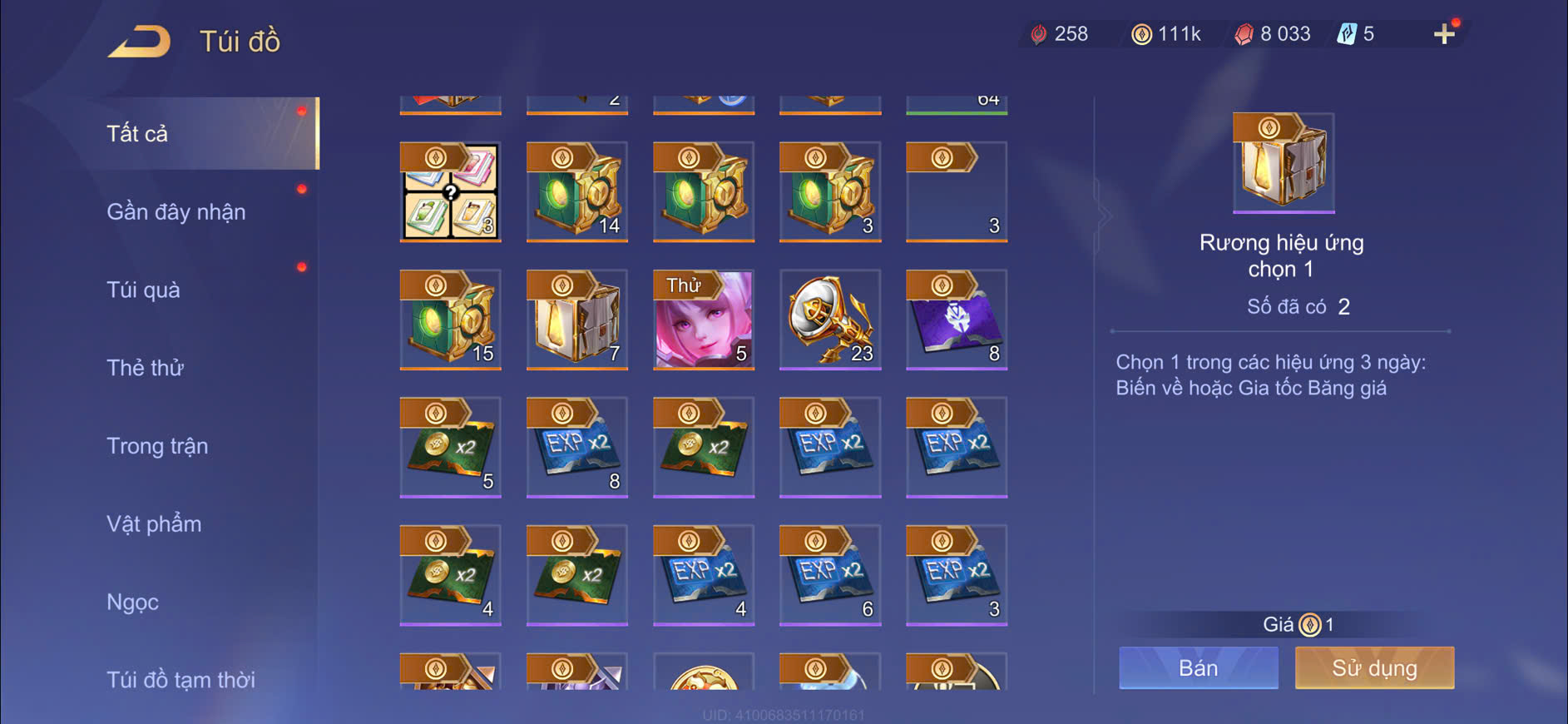This screenshot has height=724, width=1568.
Task: Open the Gần đây nhận tab
Action: (176, 212)
